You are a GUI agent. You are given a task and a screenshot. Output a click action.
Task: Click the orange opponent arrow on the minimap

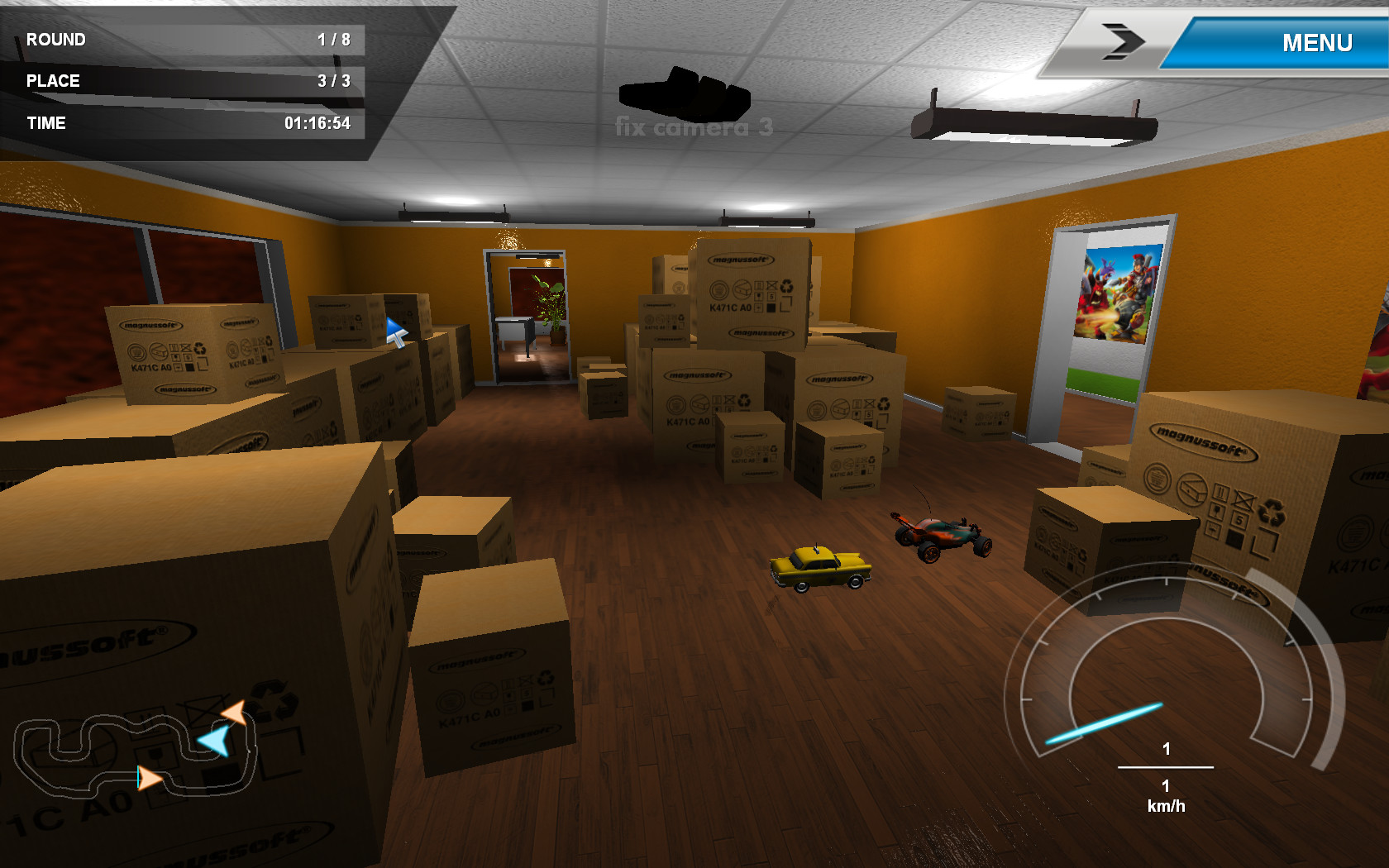tap(235, 710)
